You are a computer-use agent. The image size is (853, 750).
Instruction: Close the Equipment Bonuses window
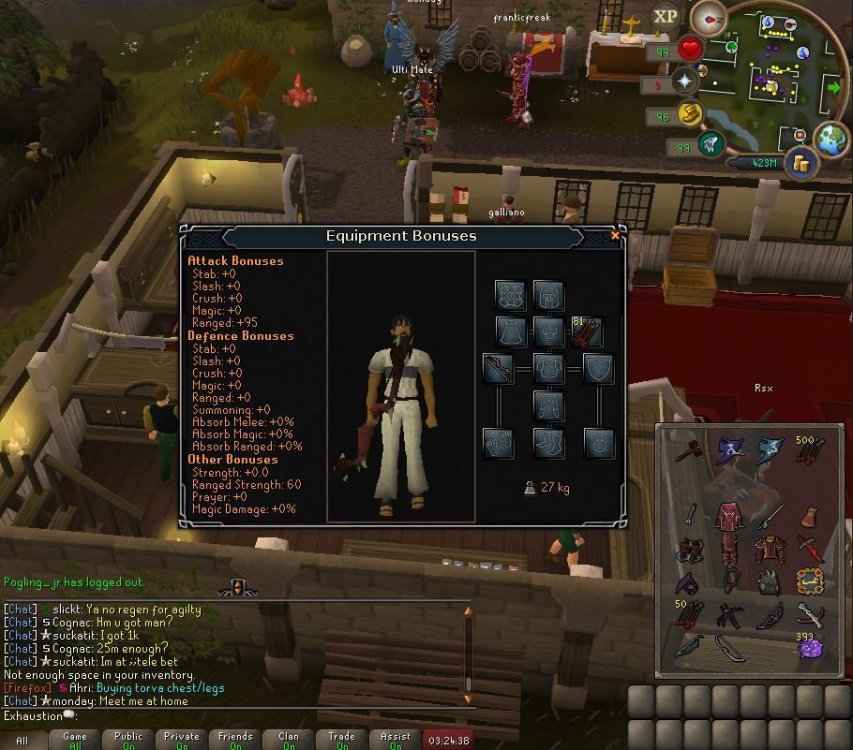click(615, 236)
